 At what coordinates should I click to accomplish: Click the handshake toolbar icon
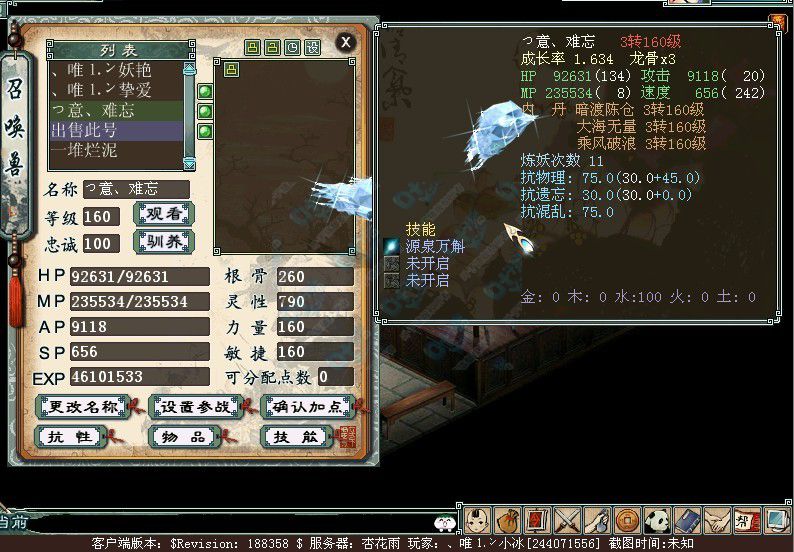[x=716, y=520]
